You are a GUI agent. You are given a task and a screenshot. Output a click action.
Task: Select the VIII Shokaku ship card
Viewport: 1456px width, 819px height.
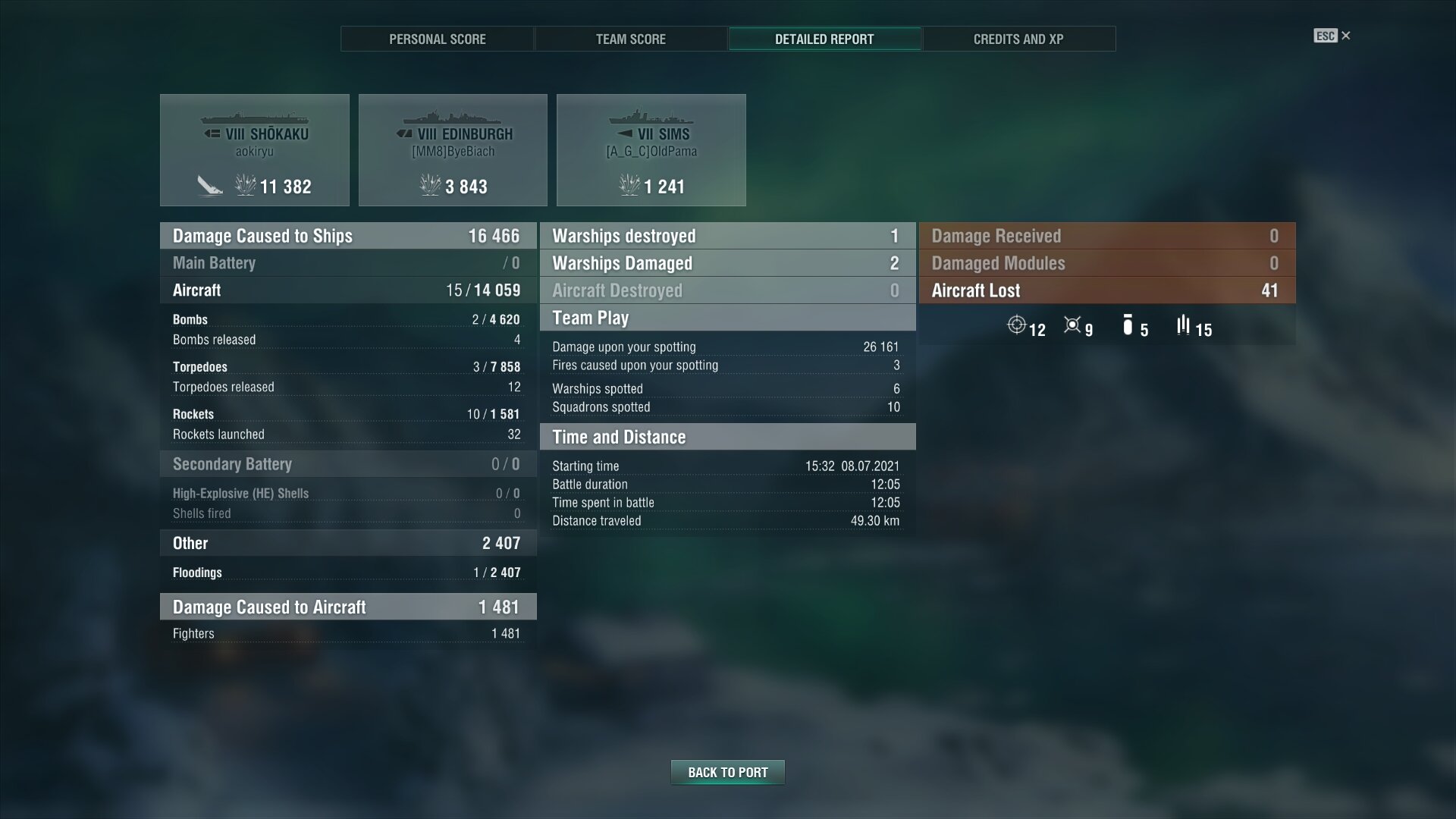(x=255, y=150)
